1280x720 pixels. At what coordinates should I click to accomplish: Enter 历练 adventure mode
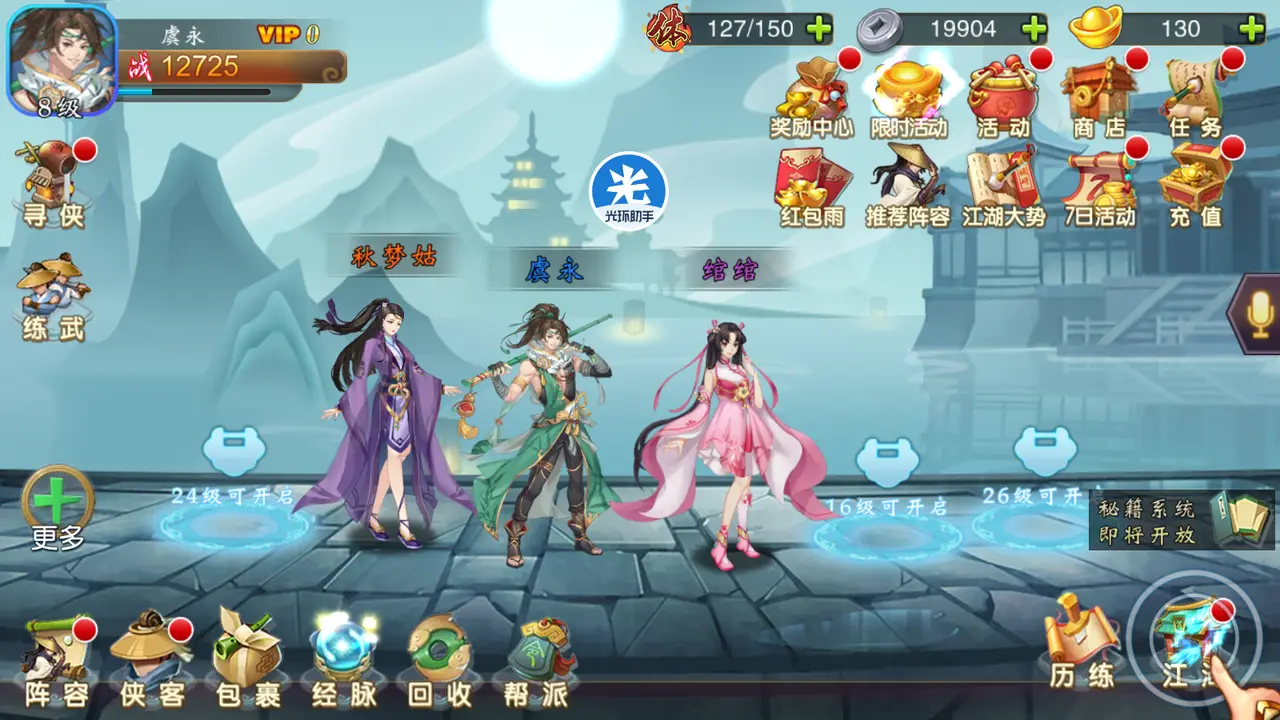1081,645
